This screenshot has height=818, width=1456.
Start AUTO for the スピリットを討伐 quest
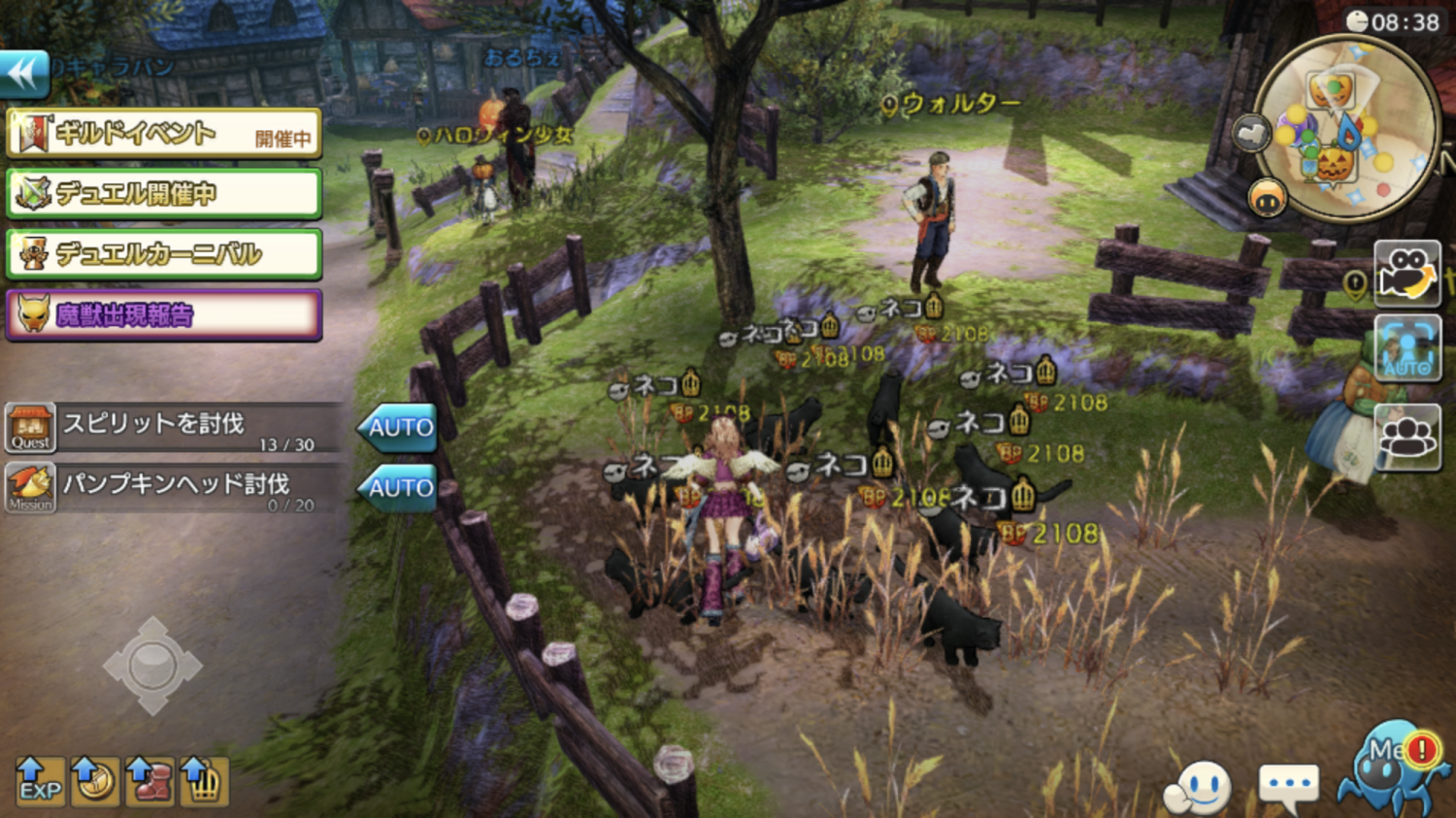(398, 428)
